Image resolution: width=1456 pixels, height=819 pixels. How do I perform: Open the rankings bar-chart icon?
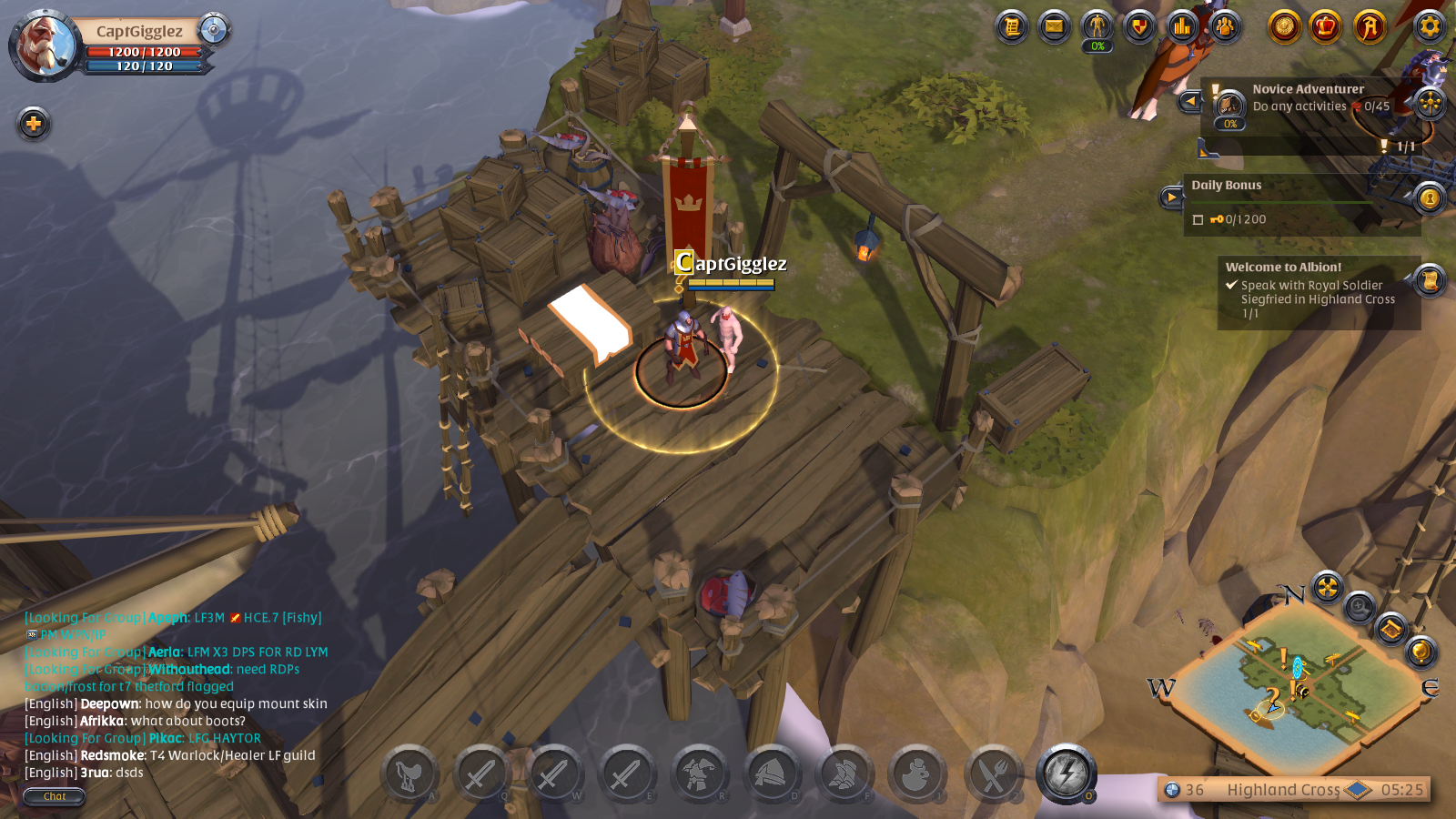1180,27
